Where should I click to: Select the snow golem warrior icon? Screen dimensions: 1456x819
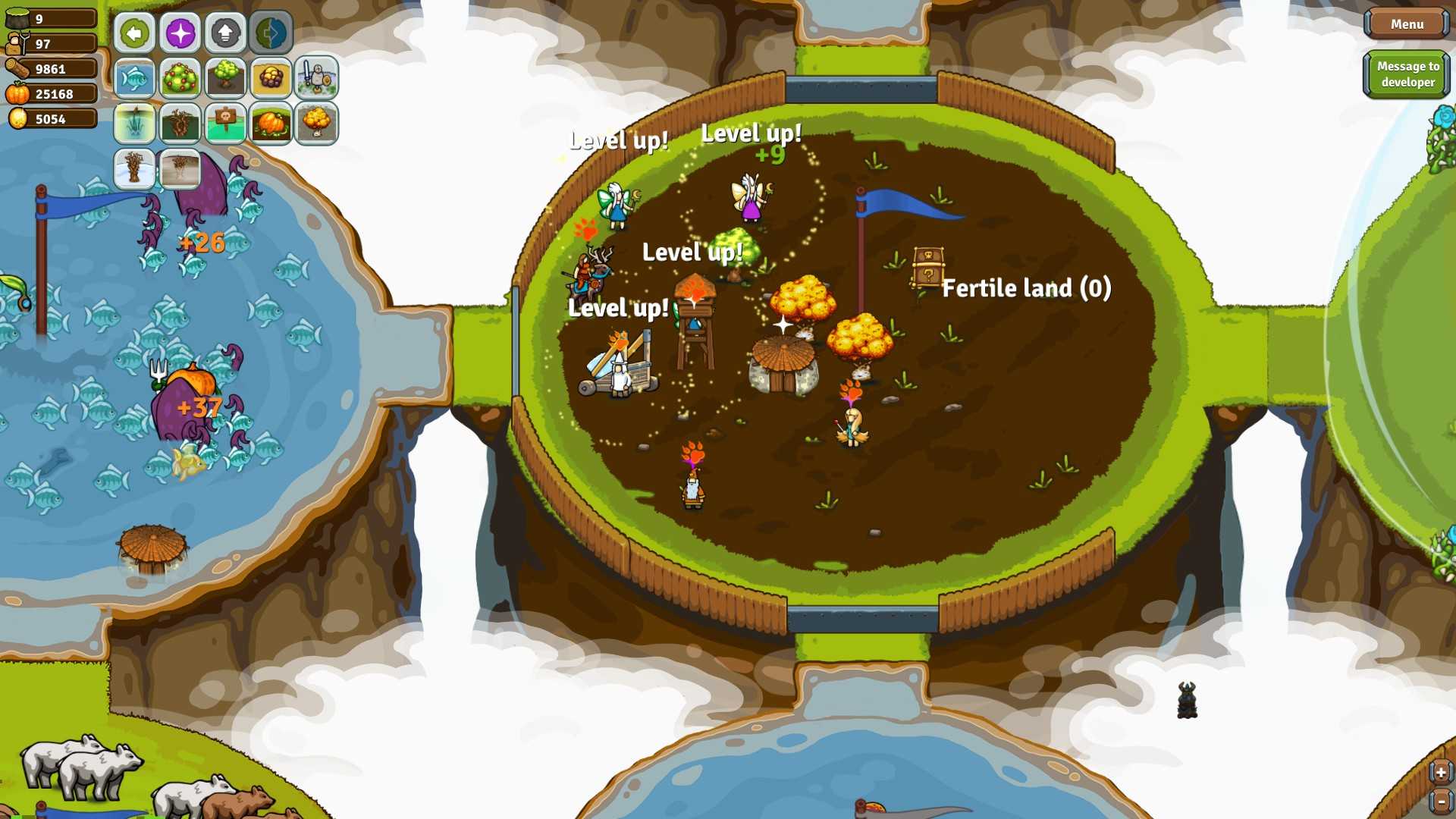tap(317, 78)
